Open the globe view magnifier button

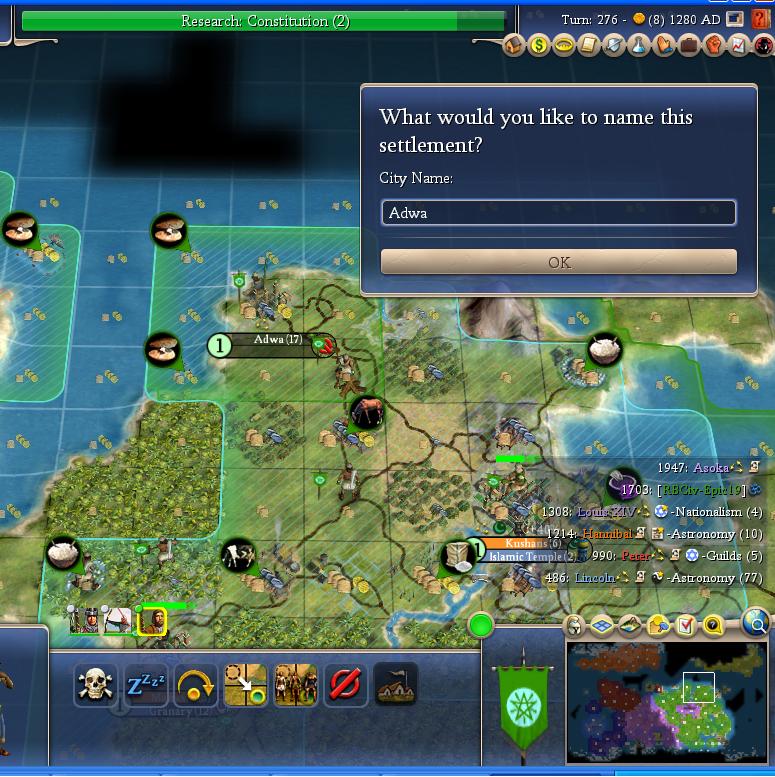point(757,625)
